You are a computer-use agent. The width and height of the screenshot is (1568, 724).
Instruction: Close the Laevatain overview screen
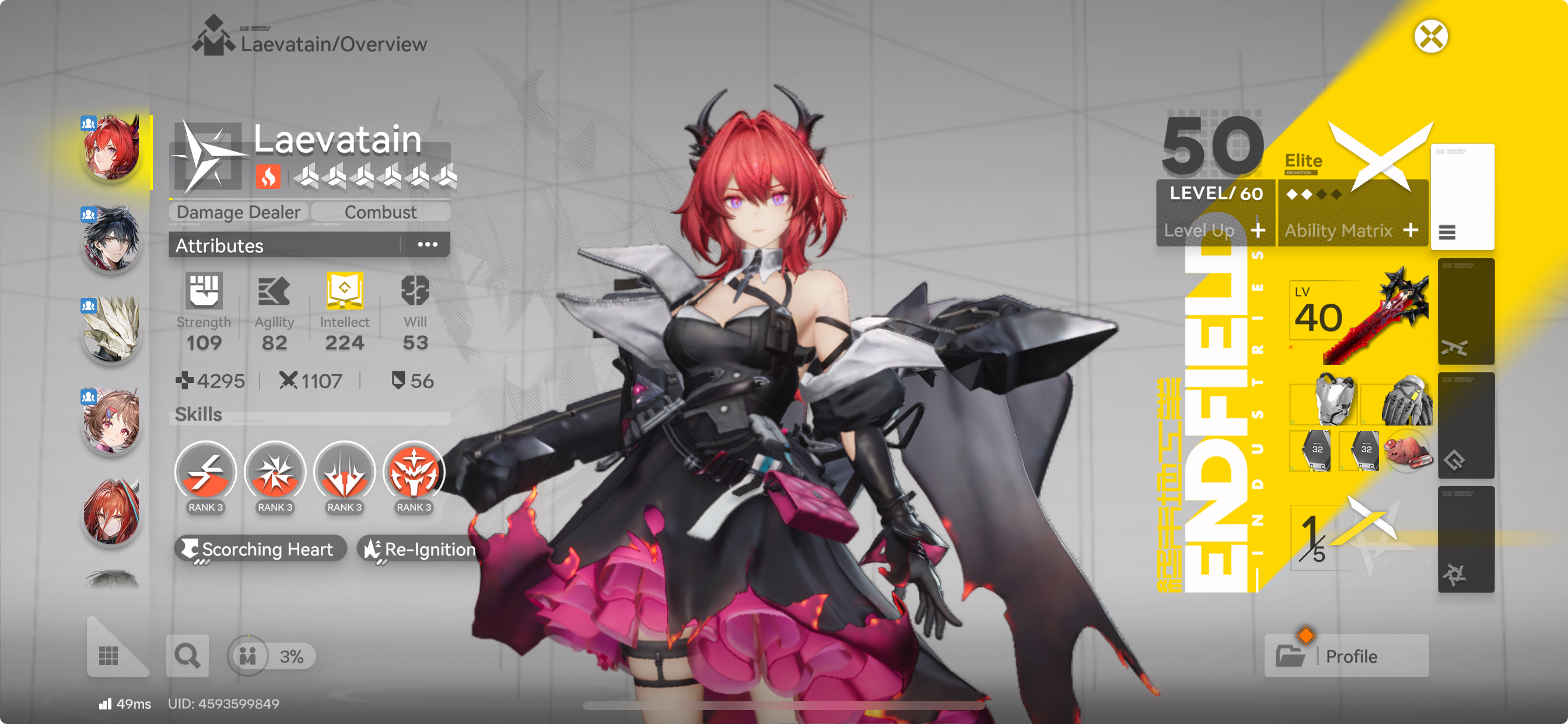[x=1430, y=37]
